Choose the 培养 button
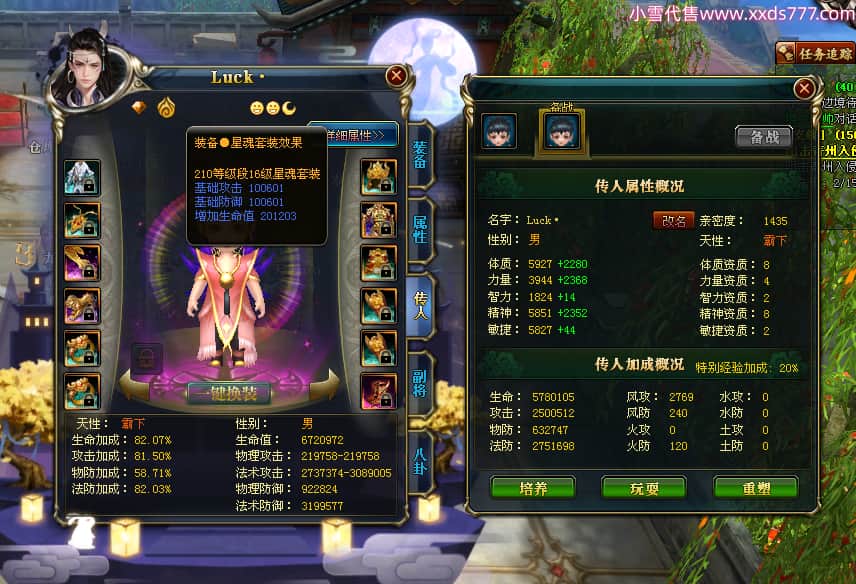 pyautogui.click(x=533, y=488)
